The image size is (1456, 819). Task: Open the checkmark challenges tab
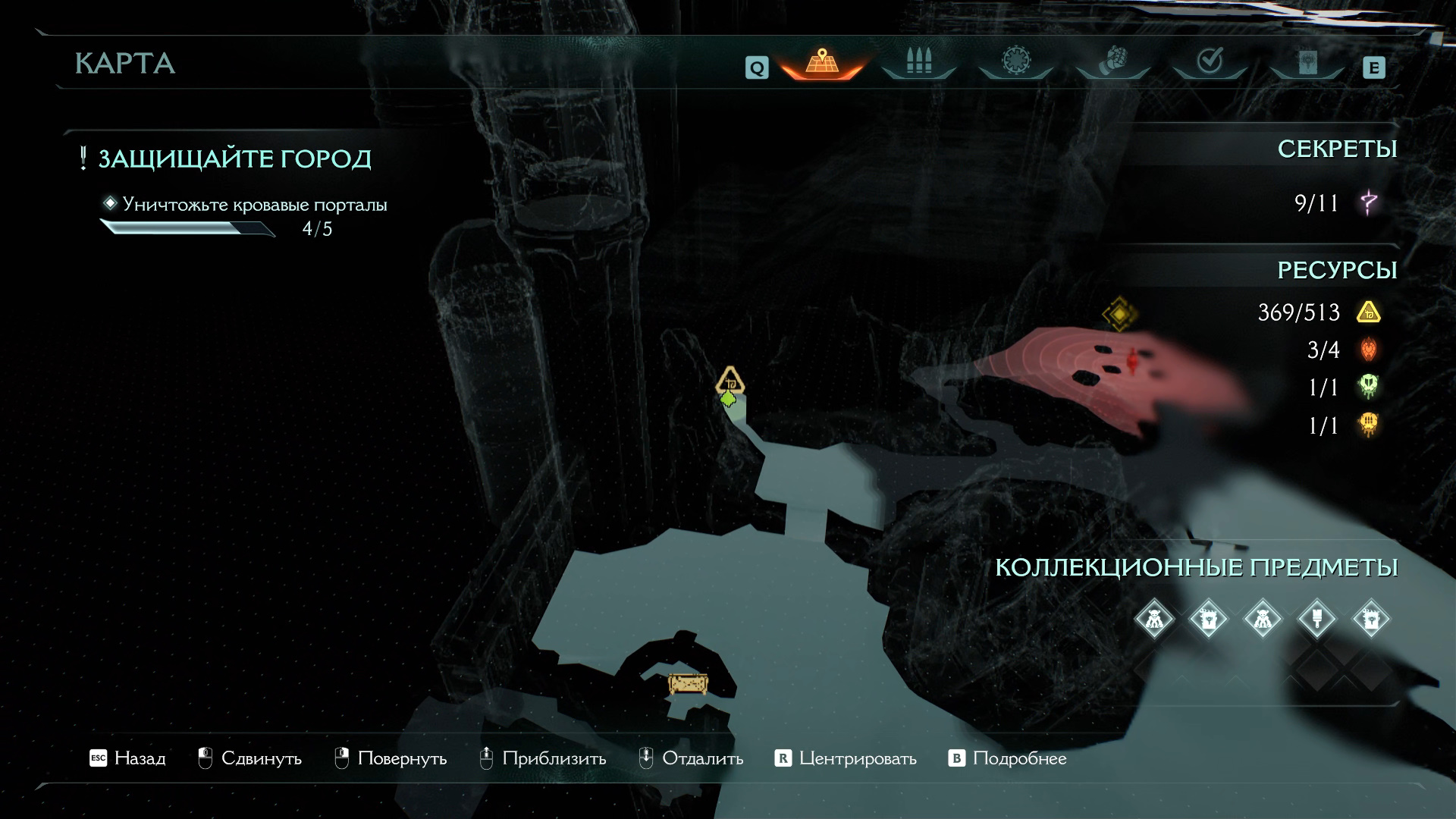coord(1209,61)
